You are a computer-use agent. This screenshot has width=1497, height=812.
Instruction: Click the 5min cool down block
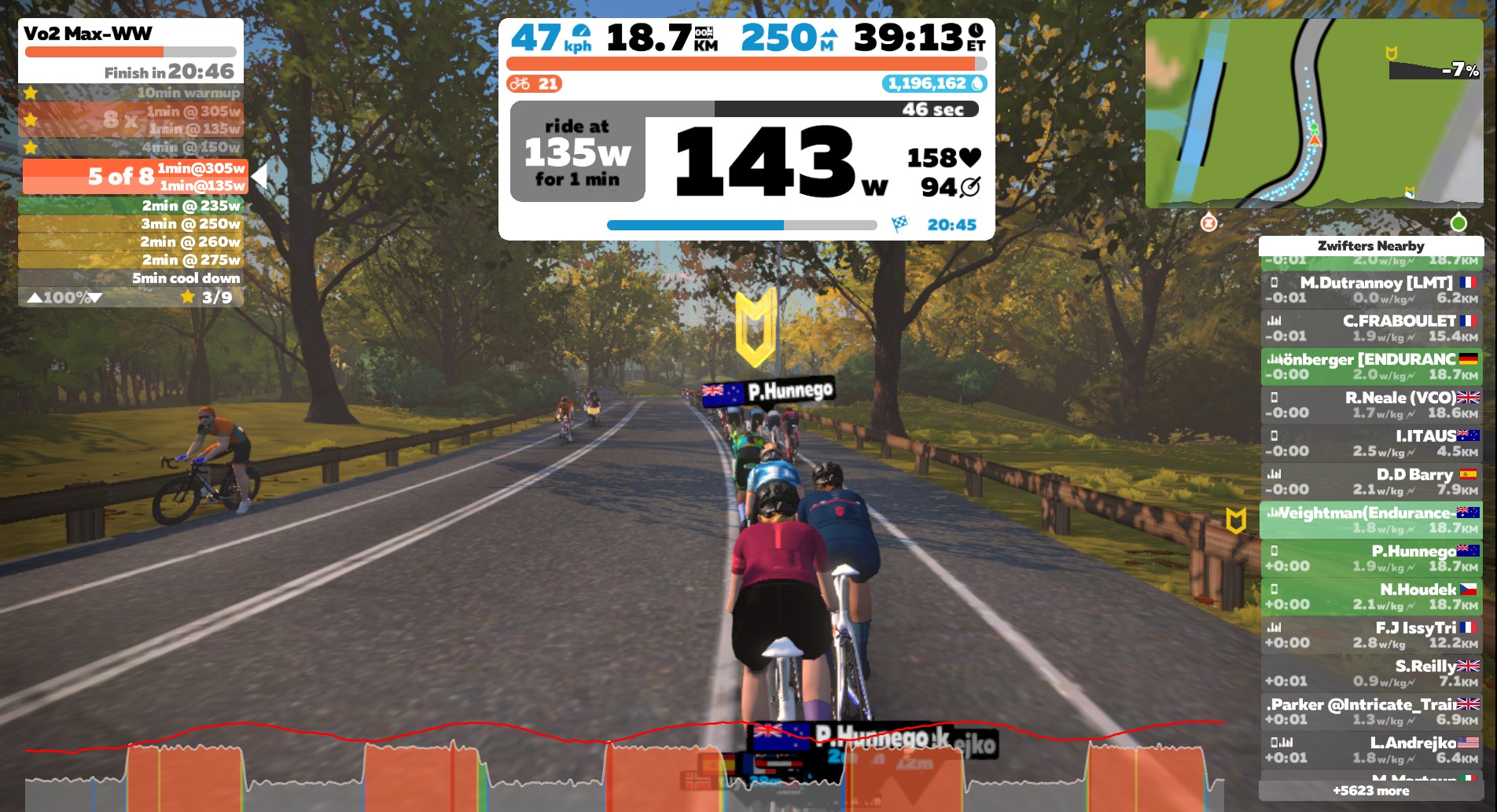point(131,278)
